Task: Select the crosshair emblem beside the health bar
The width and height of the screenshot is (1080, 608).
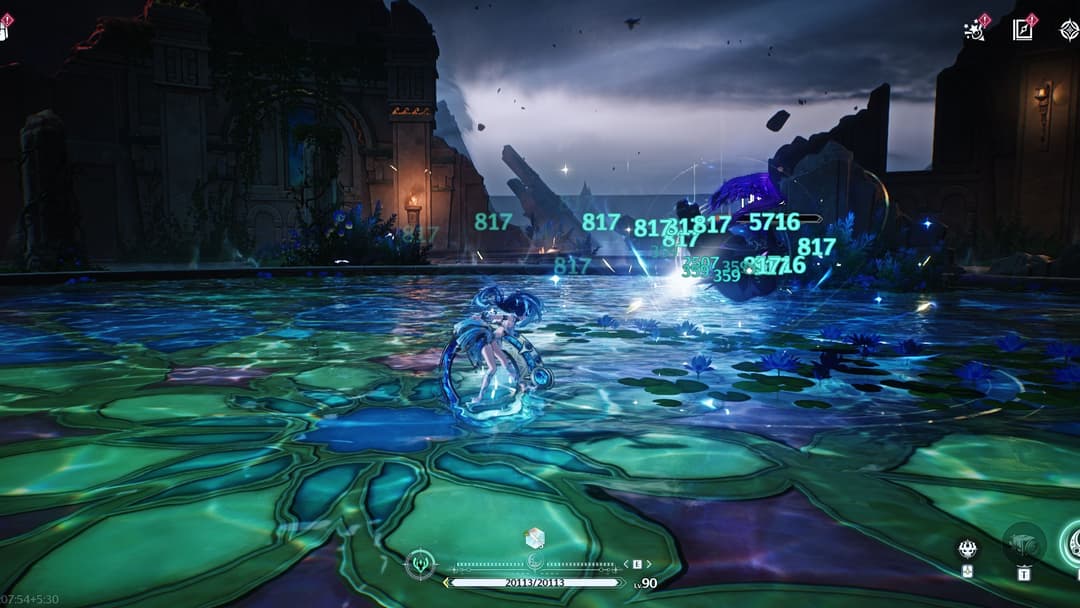Action: click(x=420, y=565)
